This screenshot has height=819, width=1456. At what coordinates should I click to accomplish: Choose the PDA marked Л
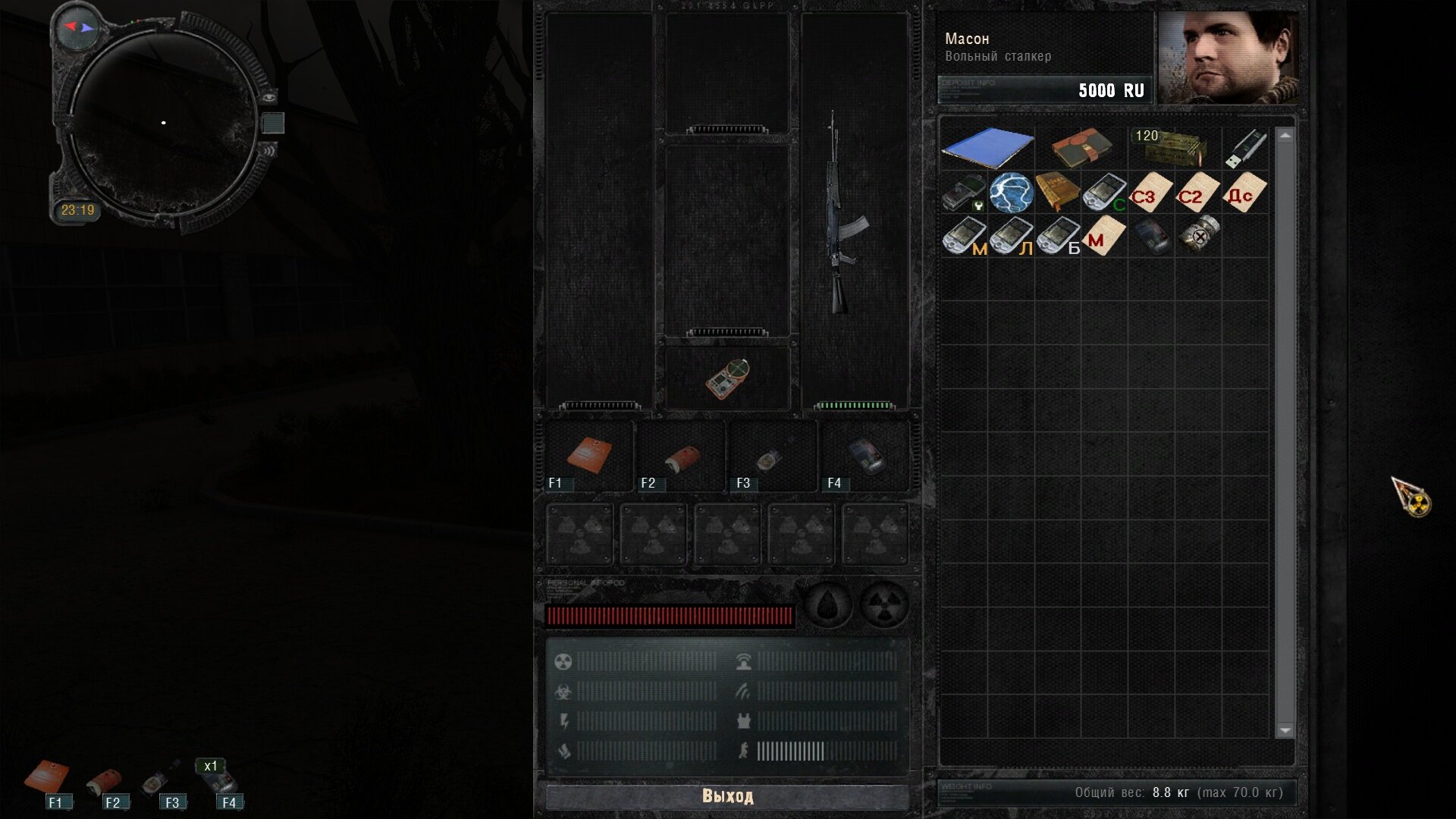(1011, 236)
